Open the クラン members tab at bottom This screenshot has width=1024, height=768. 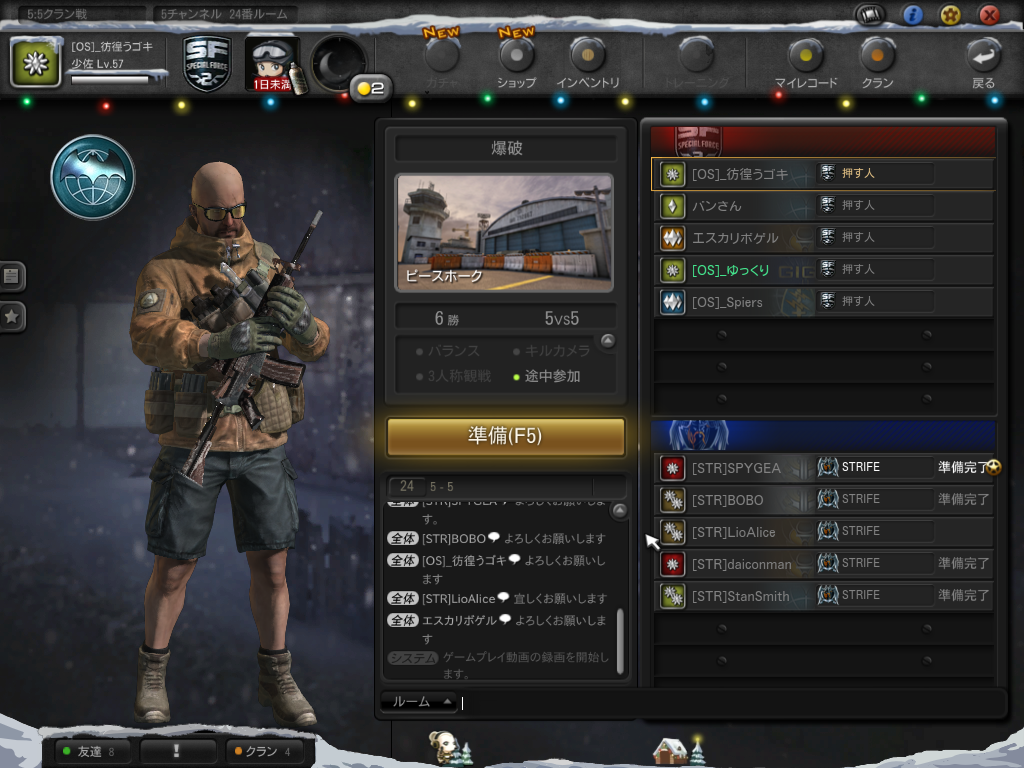(x=261, y=751)
